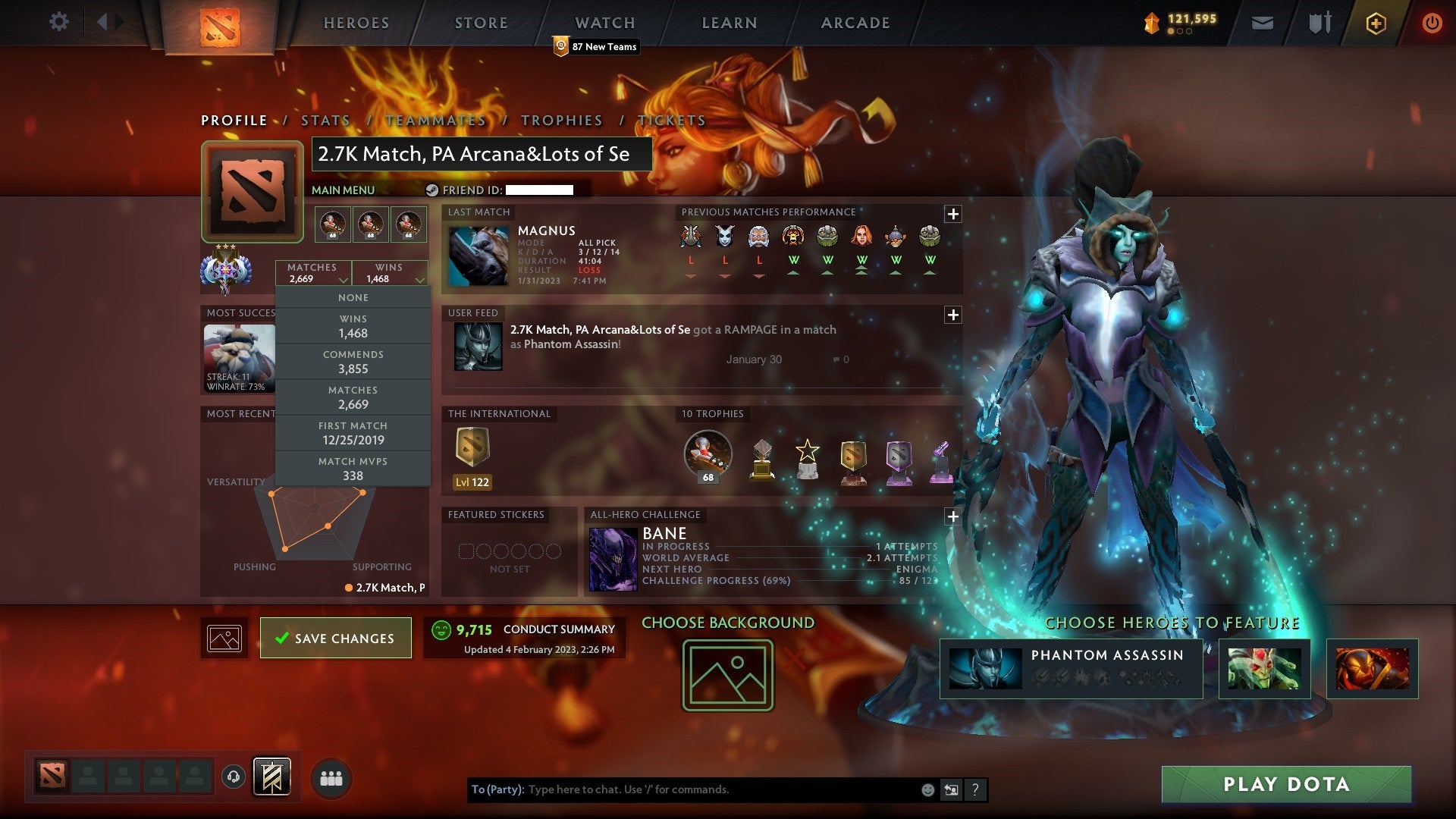The width and height of the screenshot is (1456, 819).
Task: Select Commends in the stat dropdown
Action: pos(353,362)
